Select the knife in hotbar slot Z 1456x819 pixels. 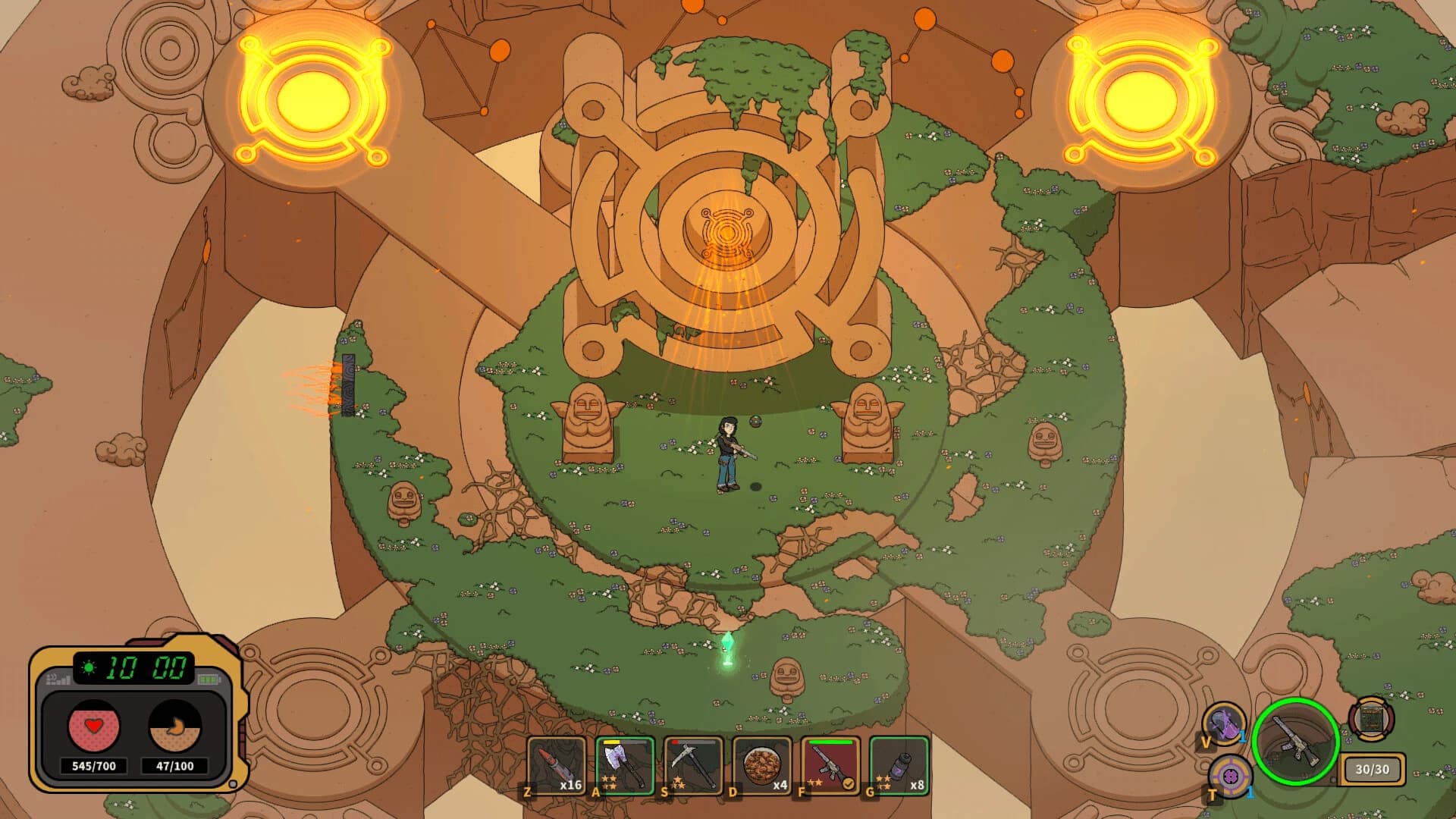coord(557,767)
